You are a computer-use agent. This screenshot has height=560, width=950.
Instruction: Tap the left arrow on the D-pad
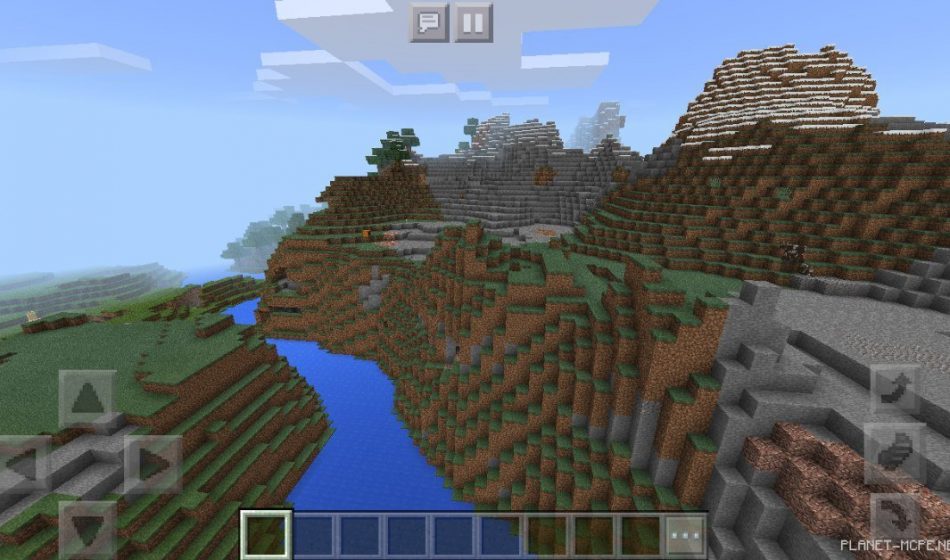tap(24, 464)
